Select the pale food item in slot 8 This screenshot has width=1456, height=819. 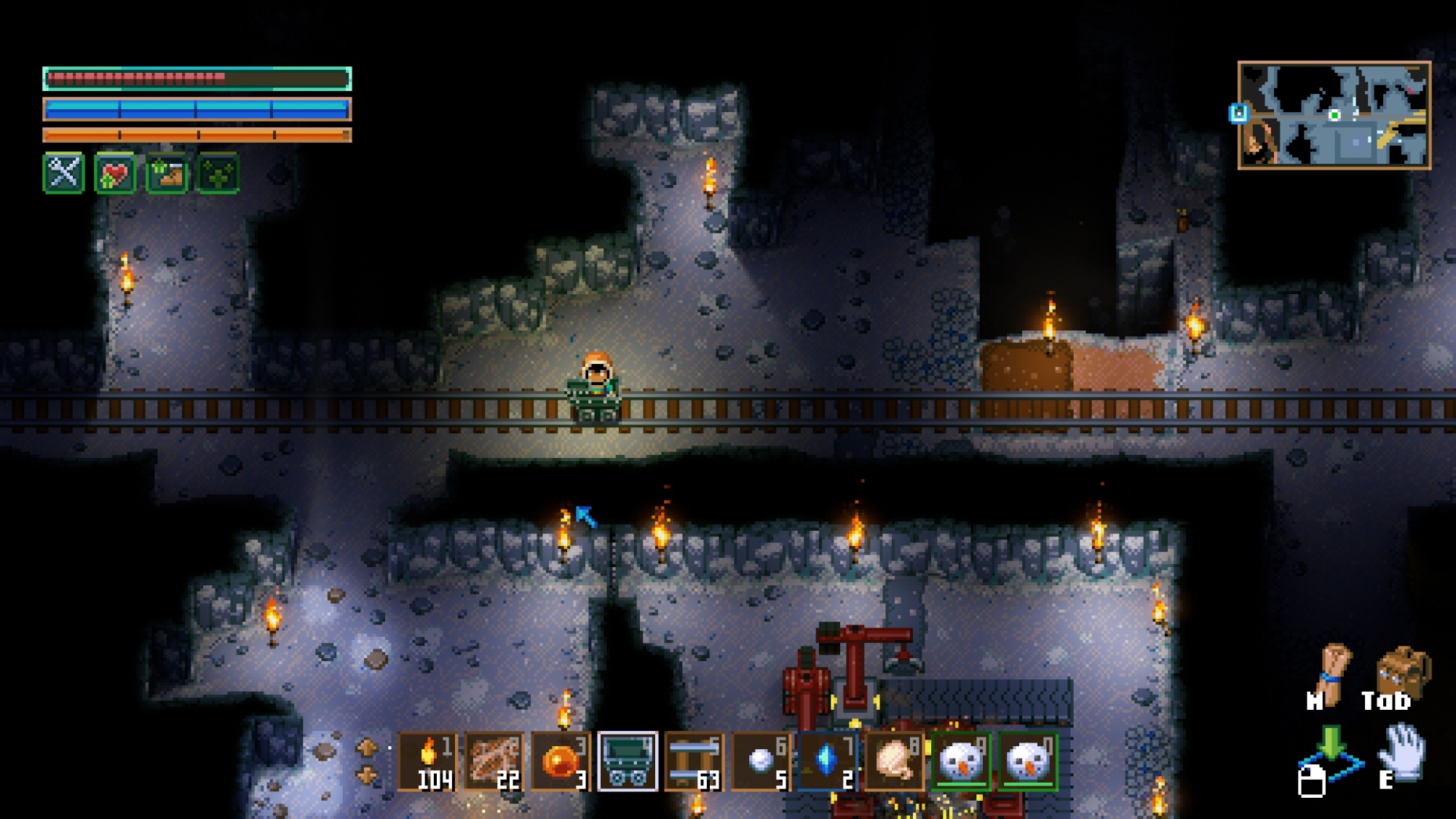[x=894, y=761]
